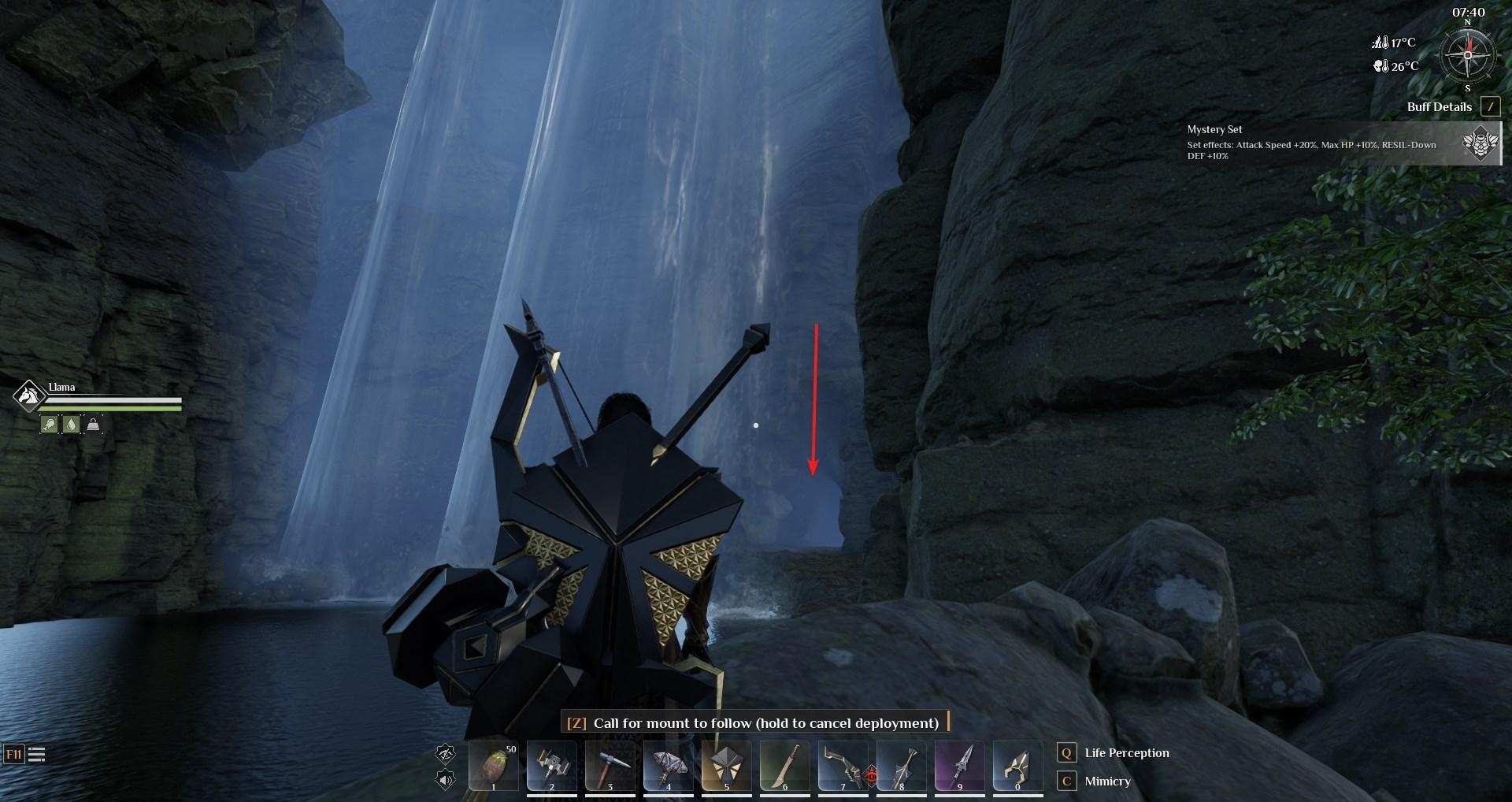Screen dimensions: 1512x802
Task: Equip the curved sword in slot 6
Action: click(x=785, y=766)
